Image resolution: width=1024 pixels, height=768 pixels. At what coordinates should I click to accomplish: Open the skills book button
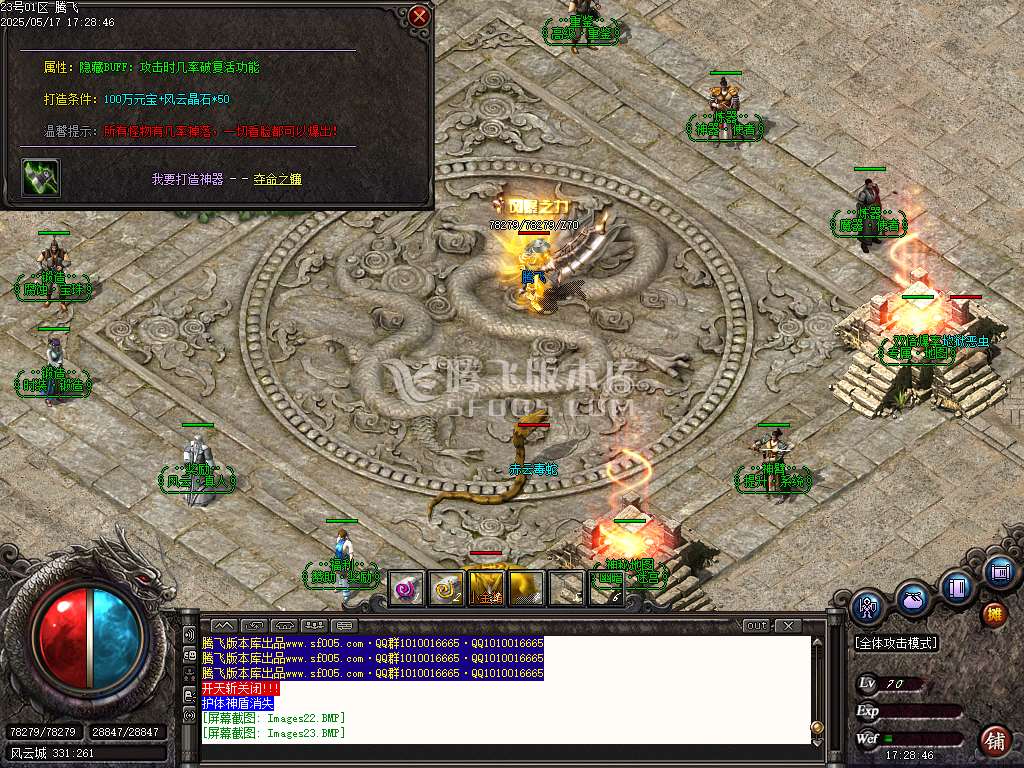(x=956, y=587)
